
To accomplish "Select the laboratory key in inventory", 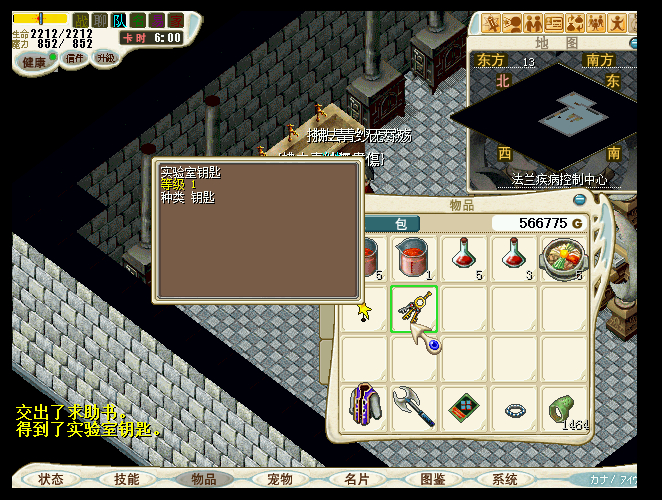I will (x=415, y=308).
